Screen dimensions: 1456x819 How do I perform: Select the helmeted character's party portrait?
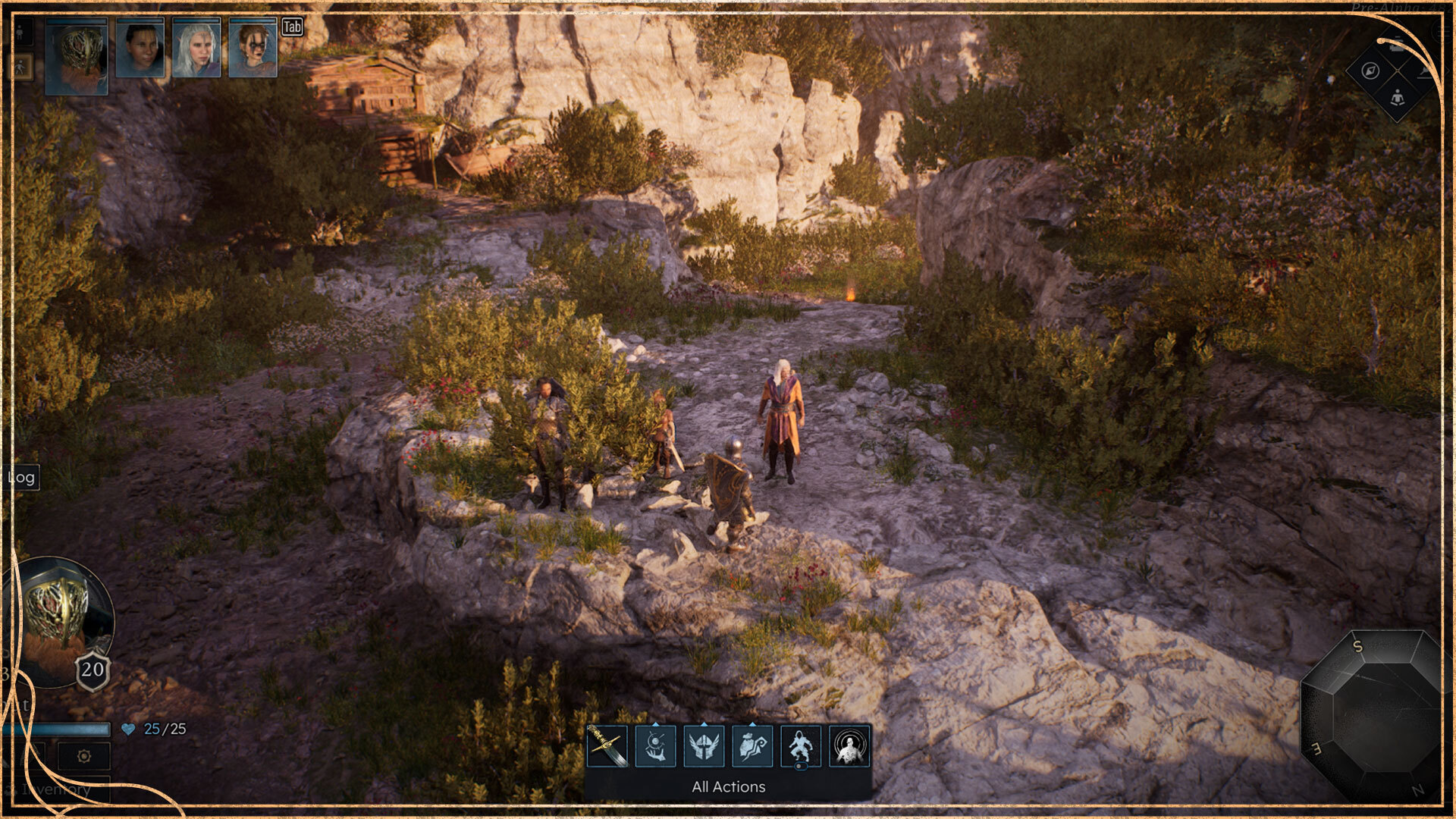77,58
